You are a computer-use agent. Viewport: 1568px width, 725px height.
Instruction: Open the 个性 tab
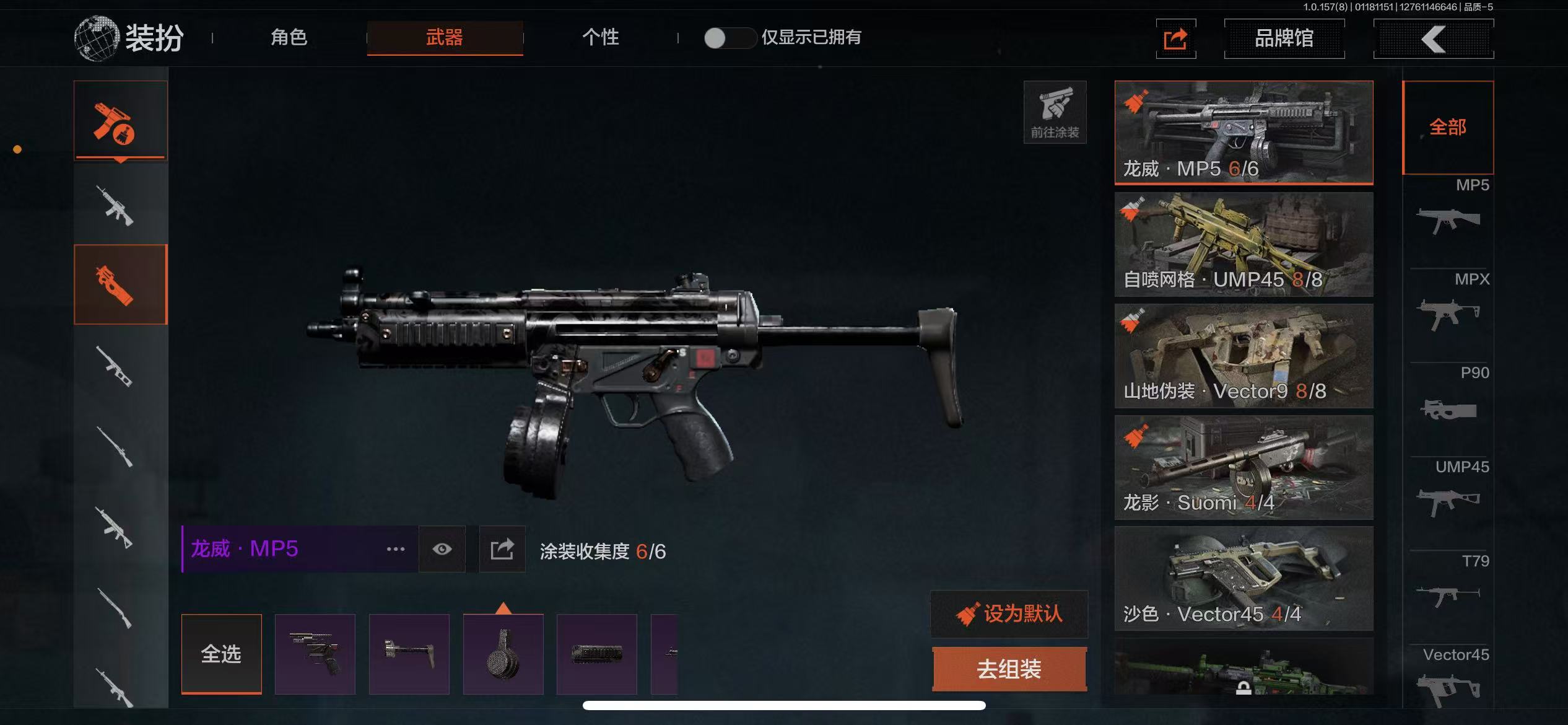600,38
